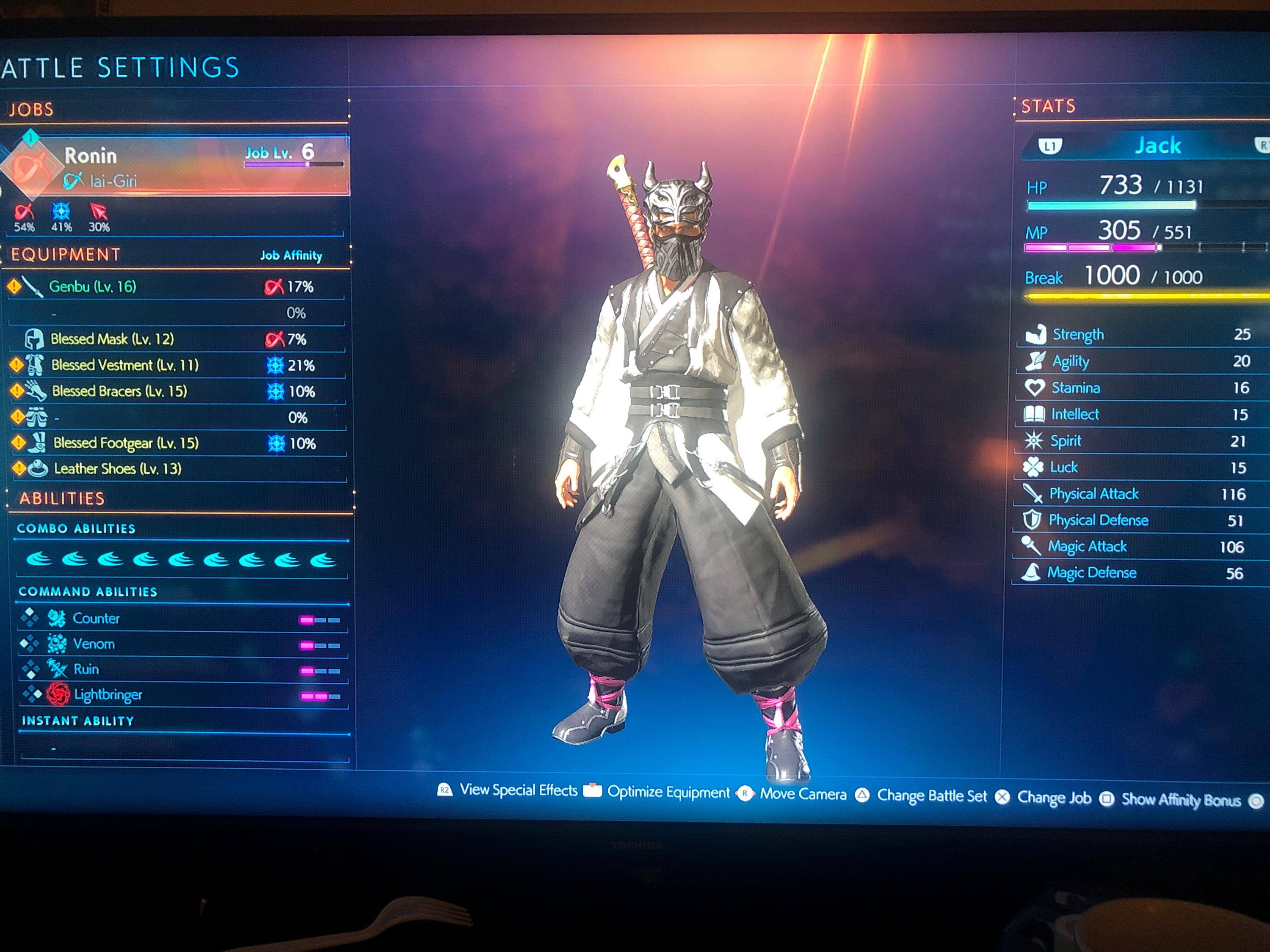Image resolution: width=1270 pixels, height=952 pixels.
Task: Choose Change Battle Set at the bottom
Action: pyautogui.click(x=931, y=796)
